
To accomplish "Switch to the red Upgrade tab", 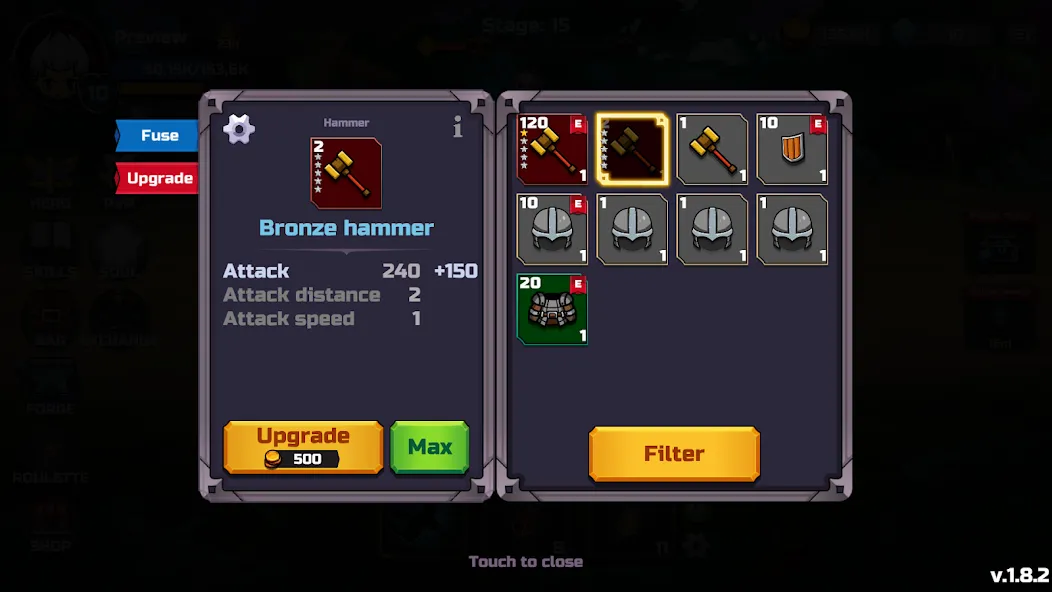I will 158,179.
